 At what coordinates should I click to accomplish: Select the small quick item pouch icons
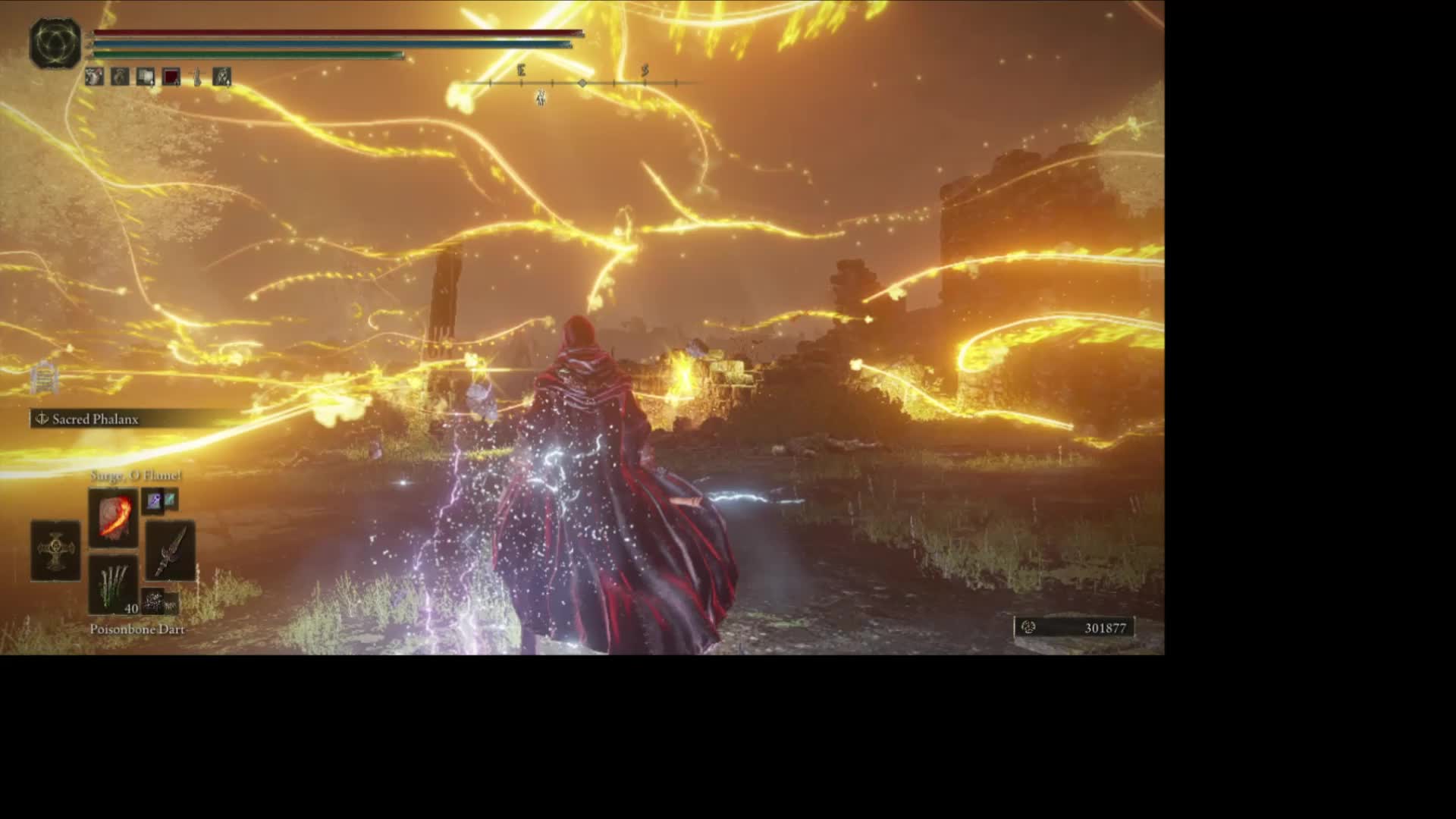160,603
